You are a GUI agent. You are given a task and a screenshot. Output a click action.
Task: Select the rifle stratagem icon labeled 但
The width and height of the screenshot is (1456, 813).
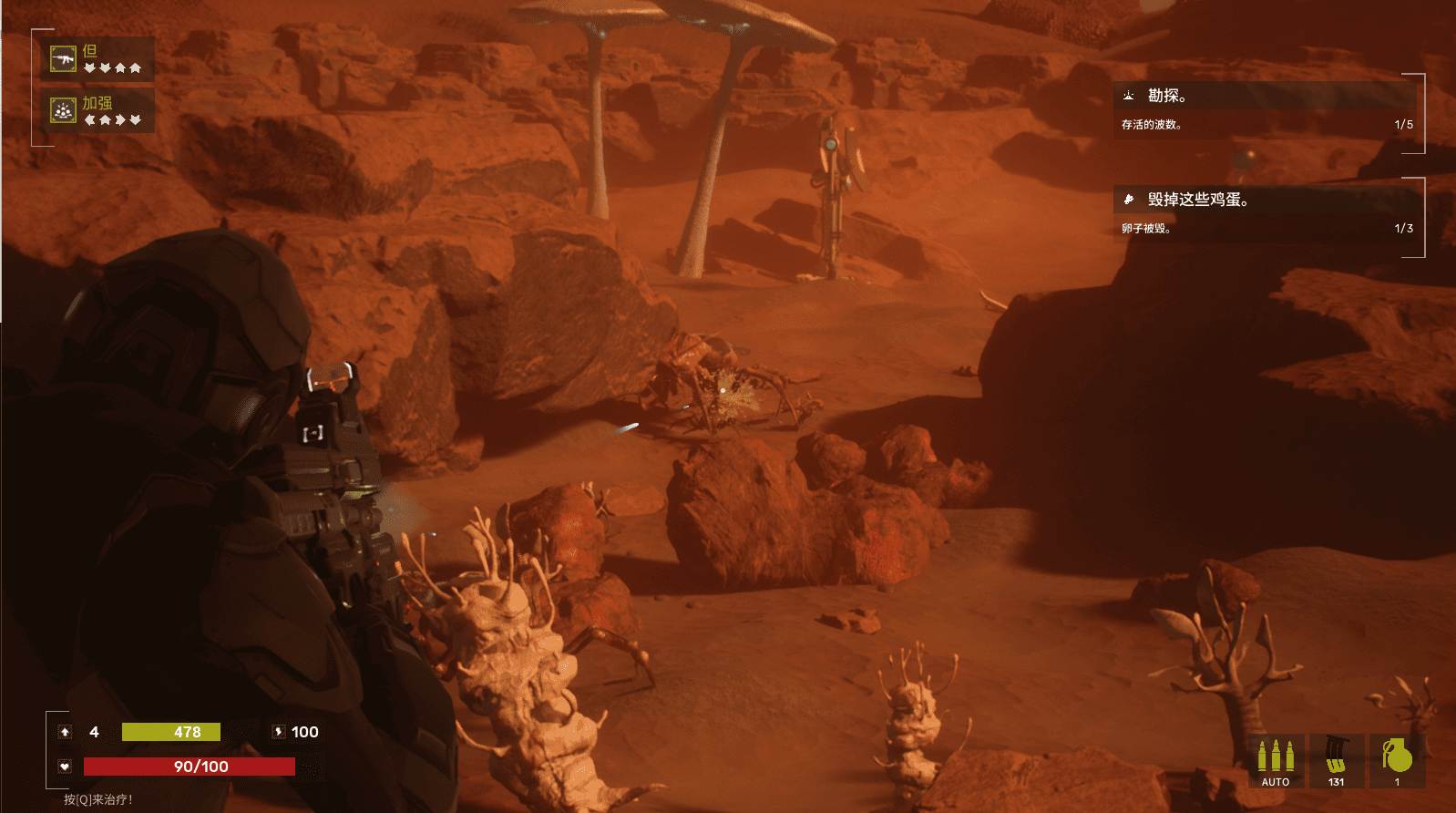63,59
